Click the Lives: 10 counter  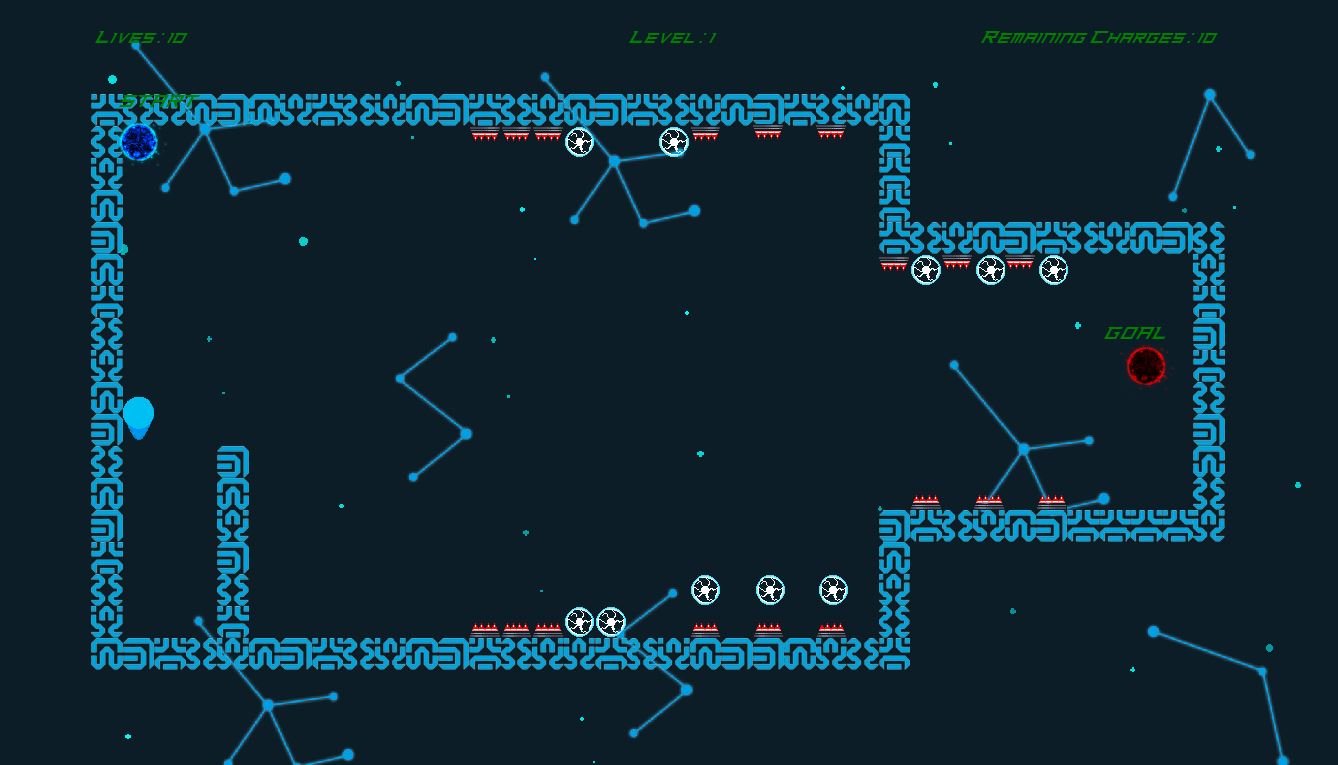[140, 36]
